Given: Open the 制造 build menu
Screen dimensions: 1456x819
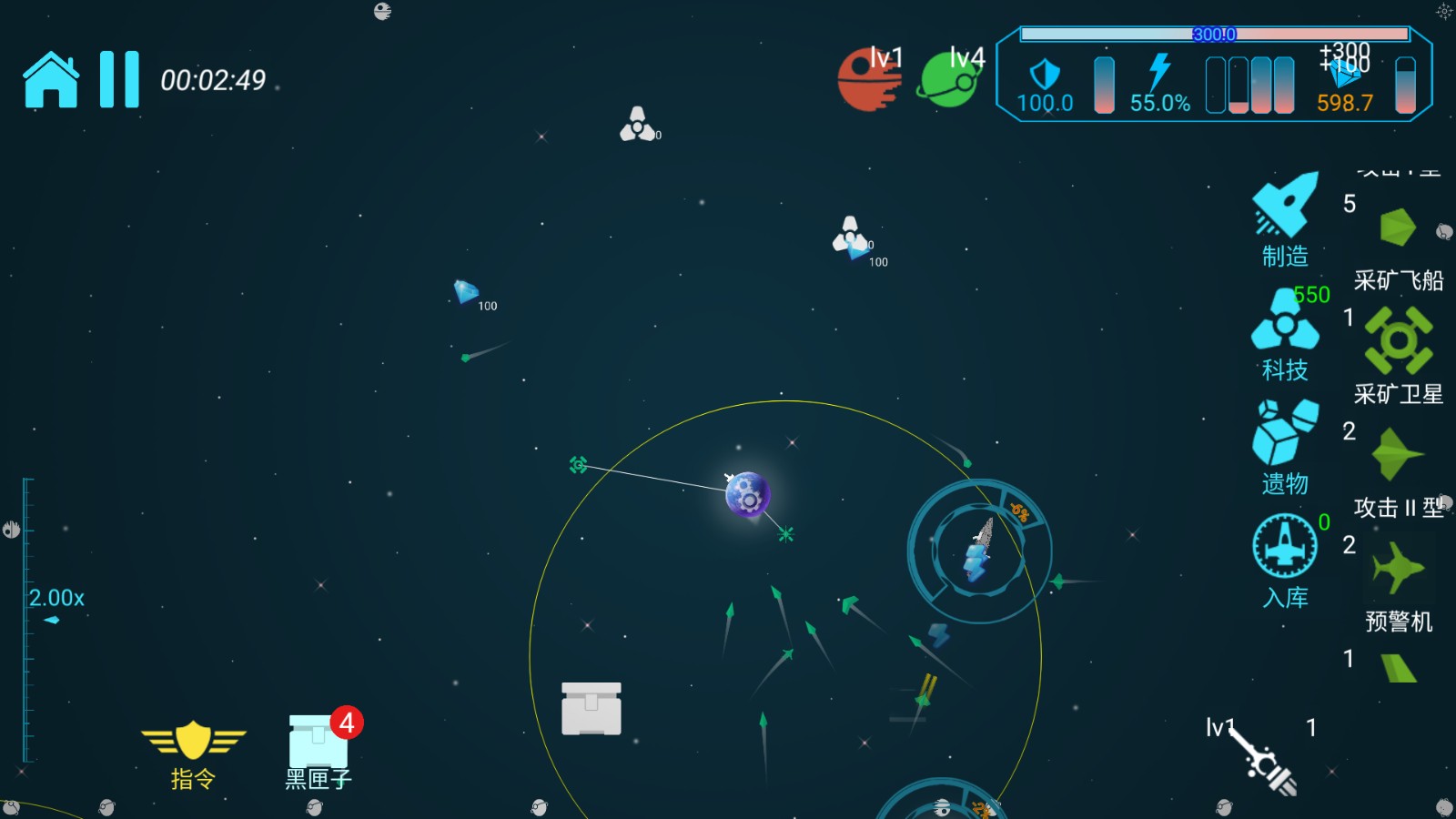Looking at the screenshot, I should pyautogui.click(x=1285, y=218).
